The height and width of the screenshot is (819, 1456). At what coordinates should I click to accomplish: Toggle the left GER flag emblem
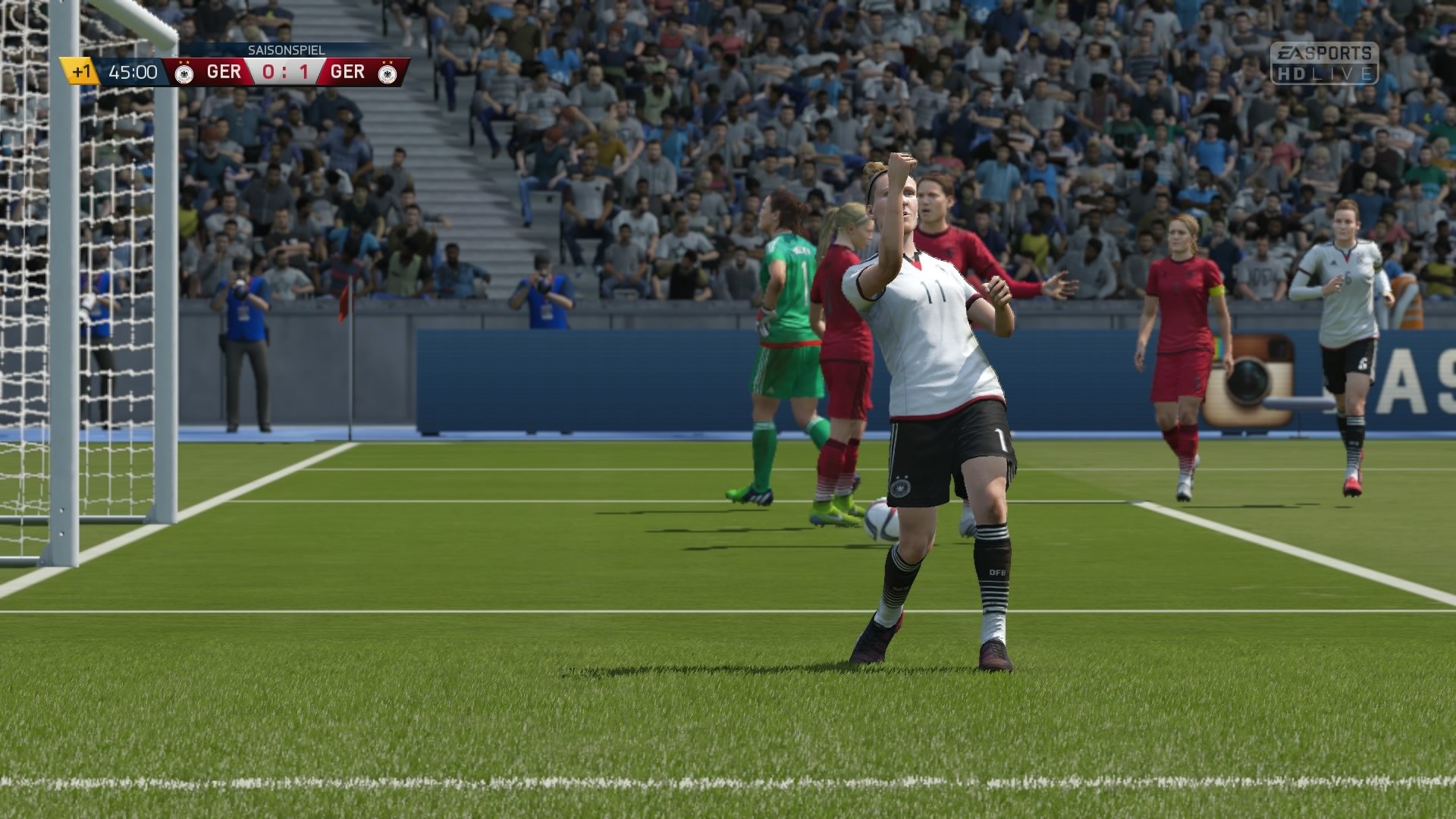(184, 74)
